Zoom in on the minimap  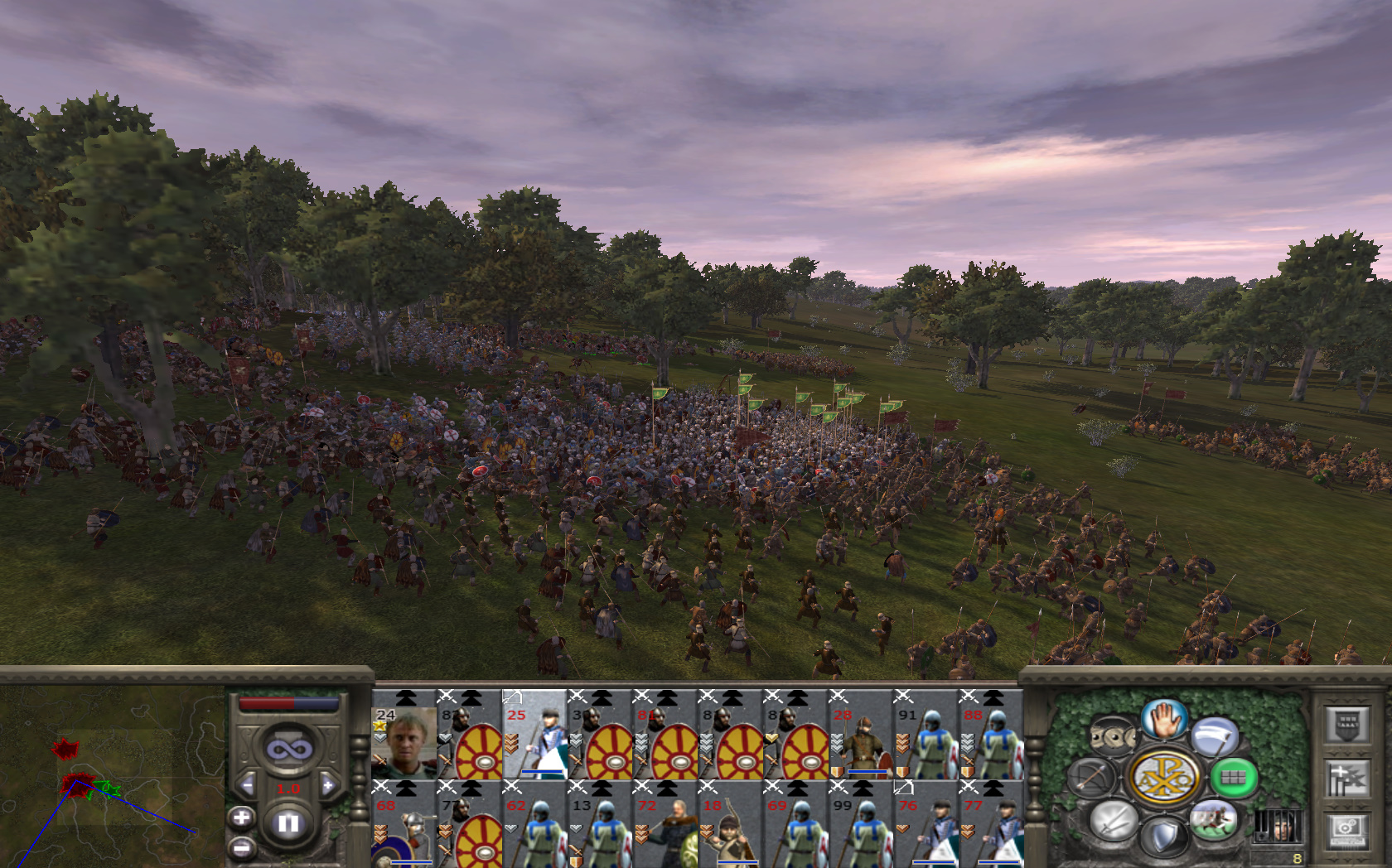(x=241, y=818)
